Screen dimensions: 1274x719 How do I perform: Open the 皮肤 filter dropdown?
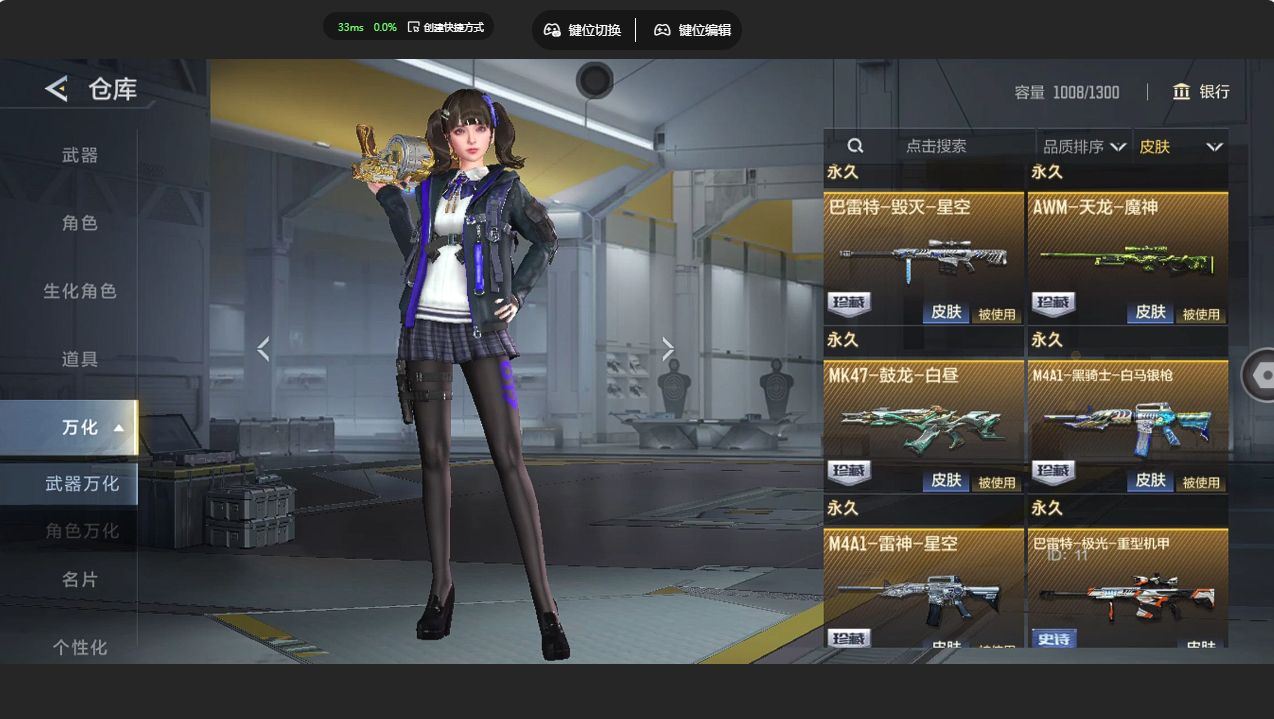tap(1180, 147)
